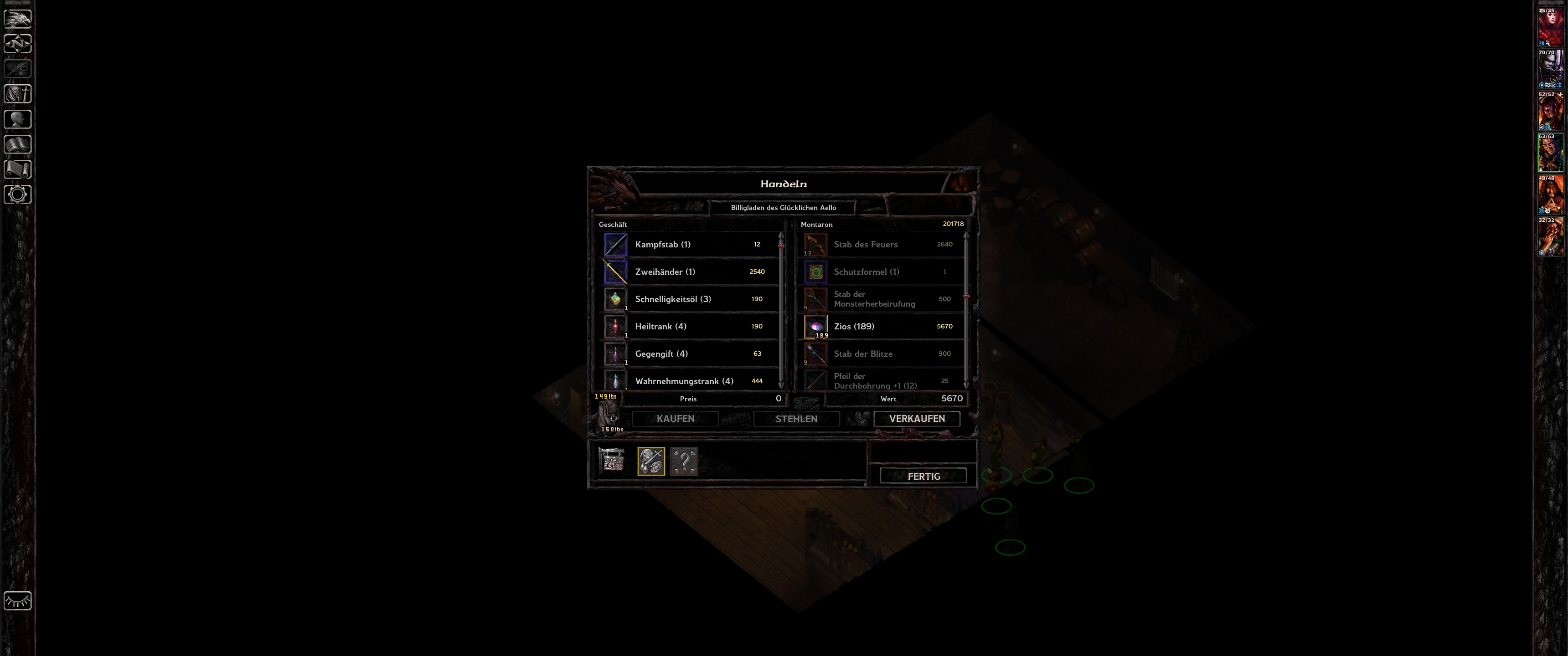The width and height of the screenshot is (1568, 656).
Task: Open the area map with the compass icon
Action: click(x=18, y=44)
